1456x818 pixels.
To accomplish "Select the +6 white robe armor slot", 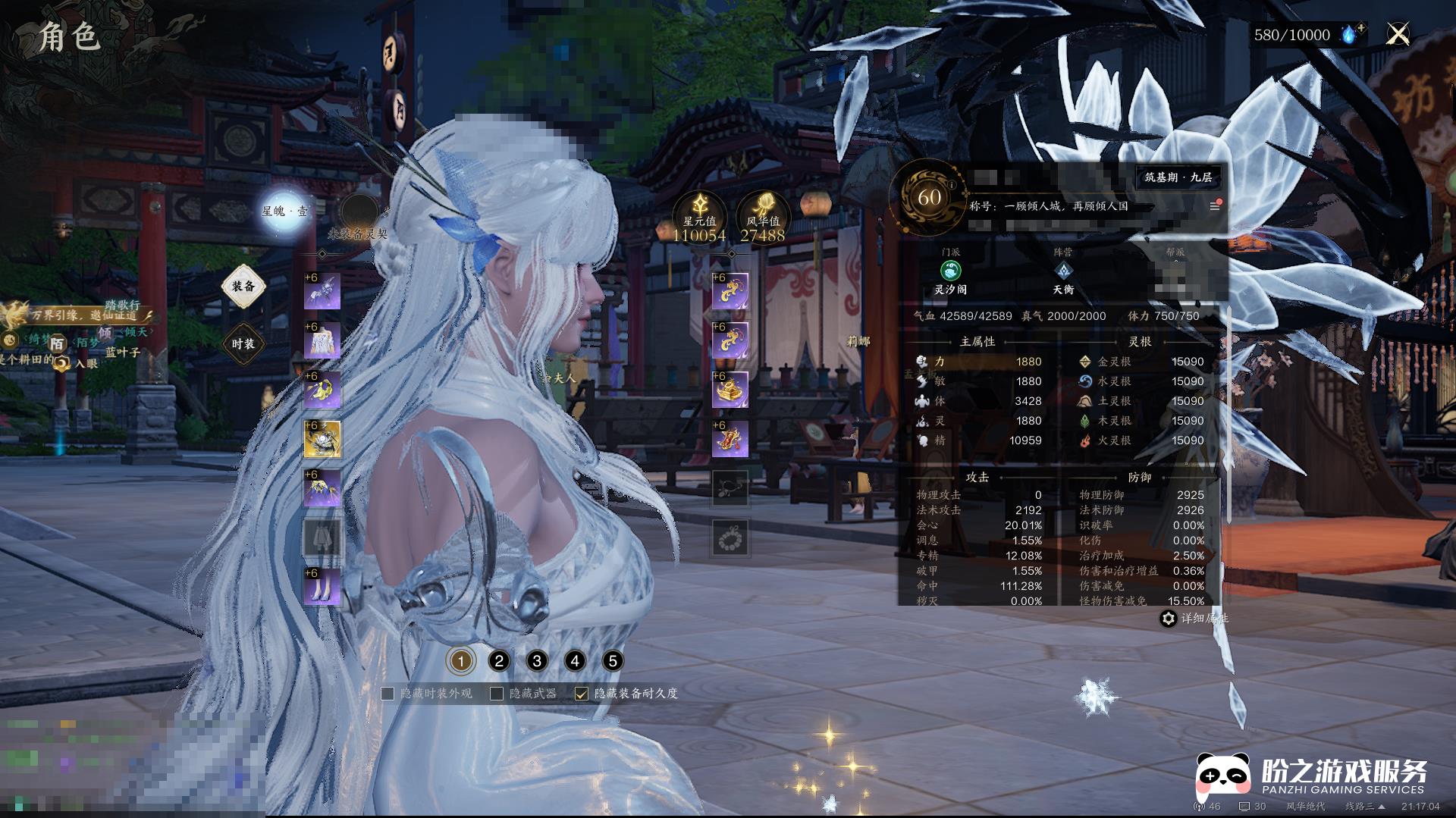I will point(322,341).
